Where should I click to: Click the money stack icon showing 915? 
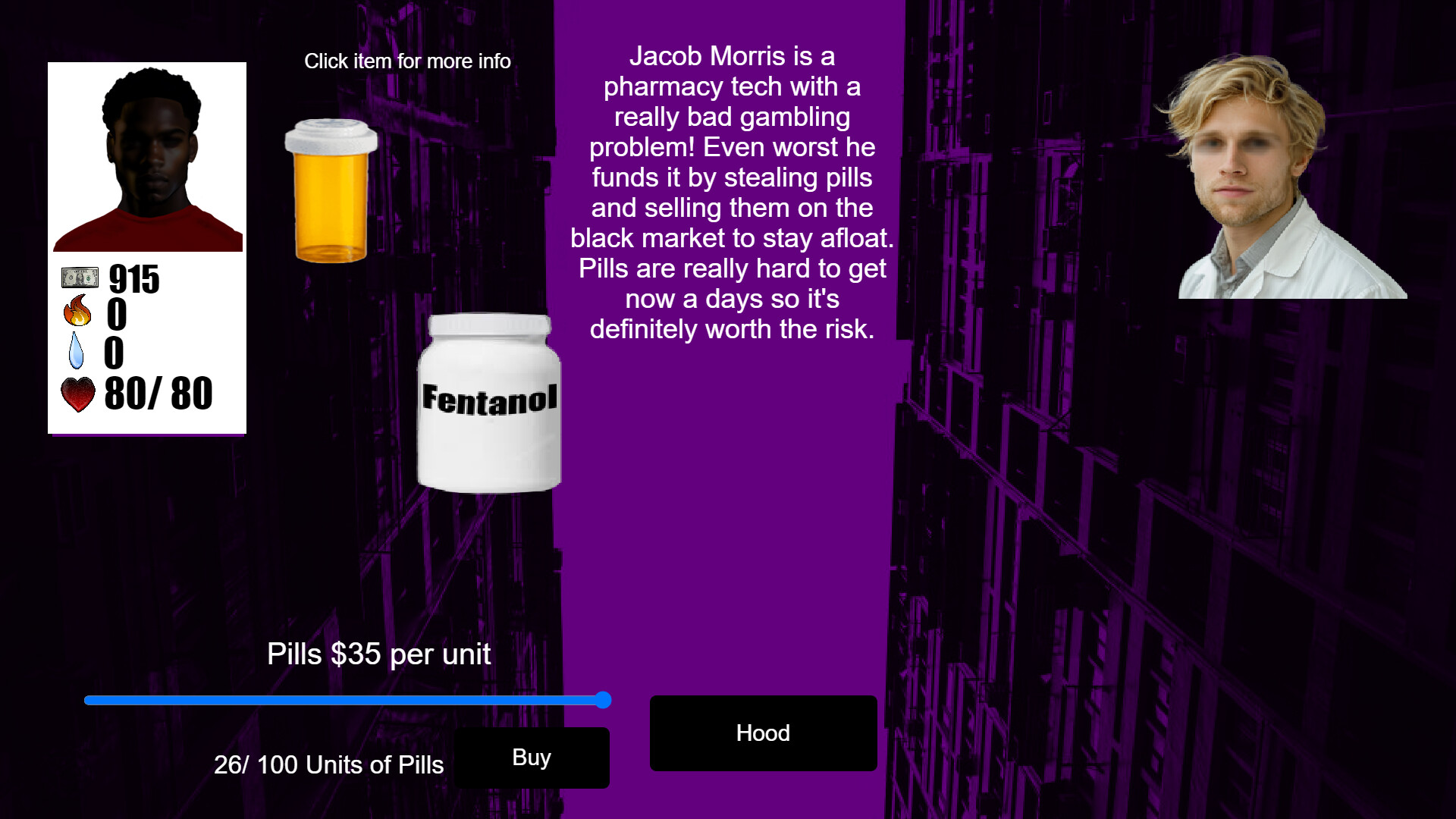coord(78,278)
